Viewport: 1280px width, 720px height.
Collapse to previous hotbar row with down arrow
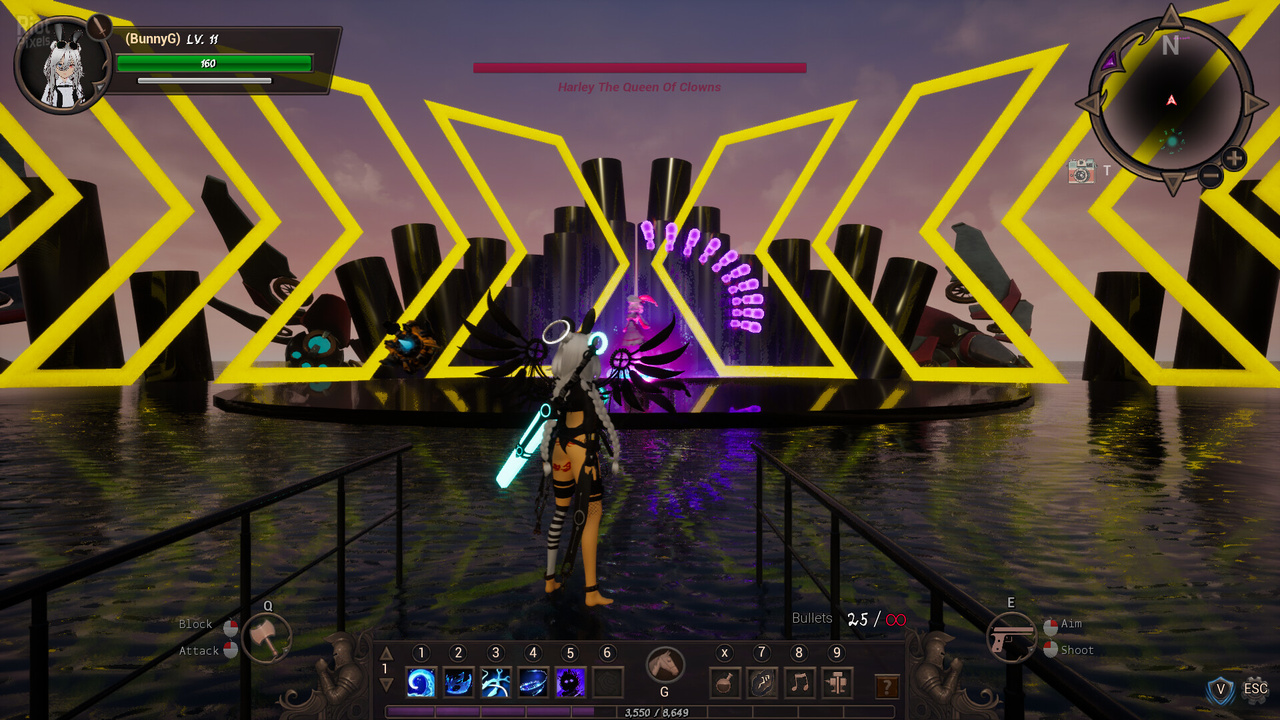(x=385, y=681)
